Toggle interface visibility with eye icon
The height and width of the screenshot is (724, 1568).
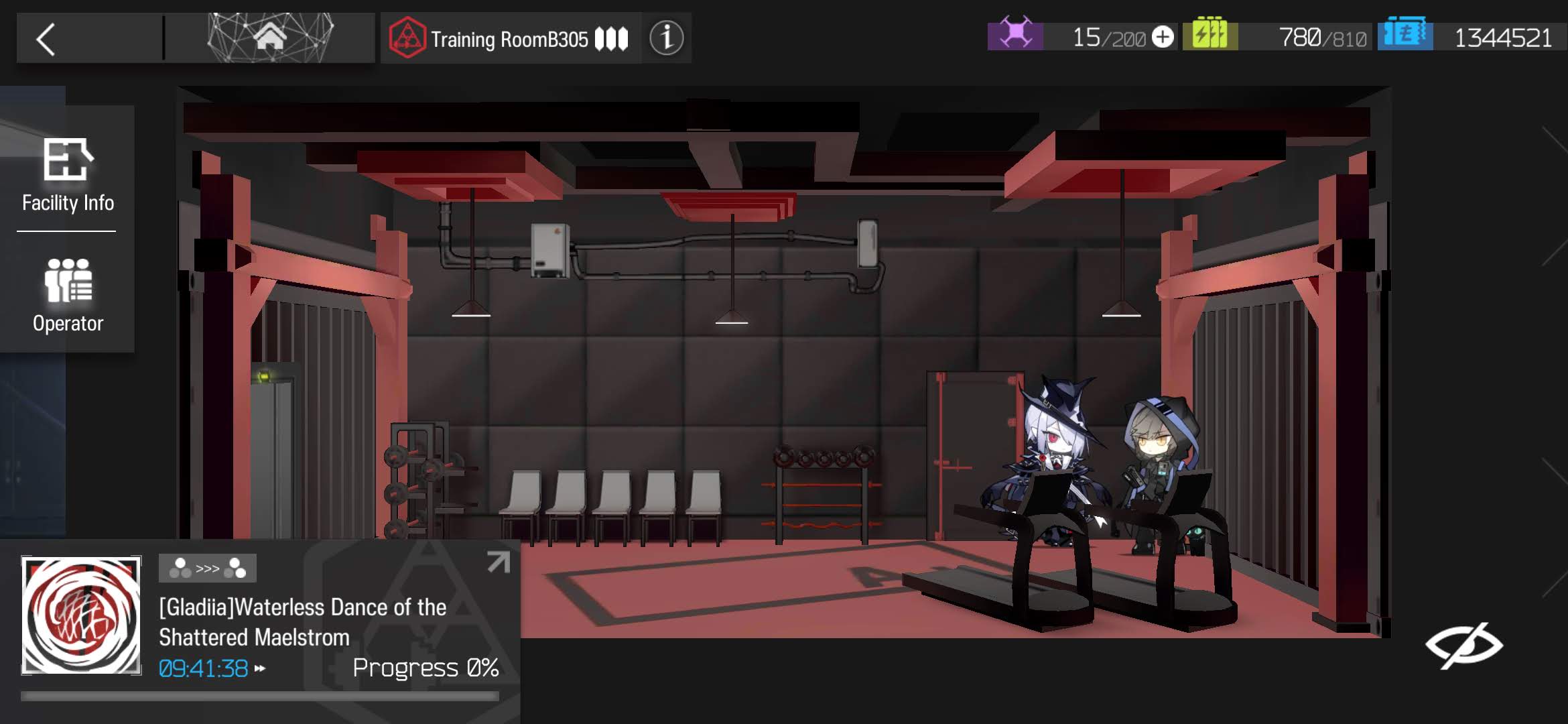tap(1463, 645)
